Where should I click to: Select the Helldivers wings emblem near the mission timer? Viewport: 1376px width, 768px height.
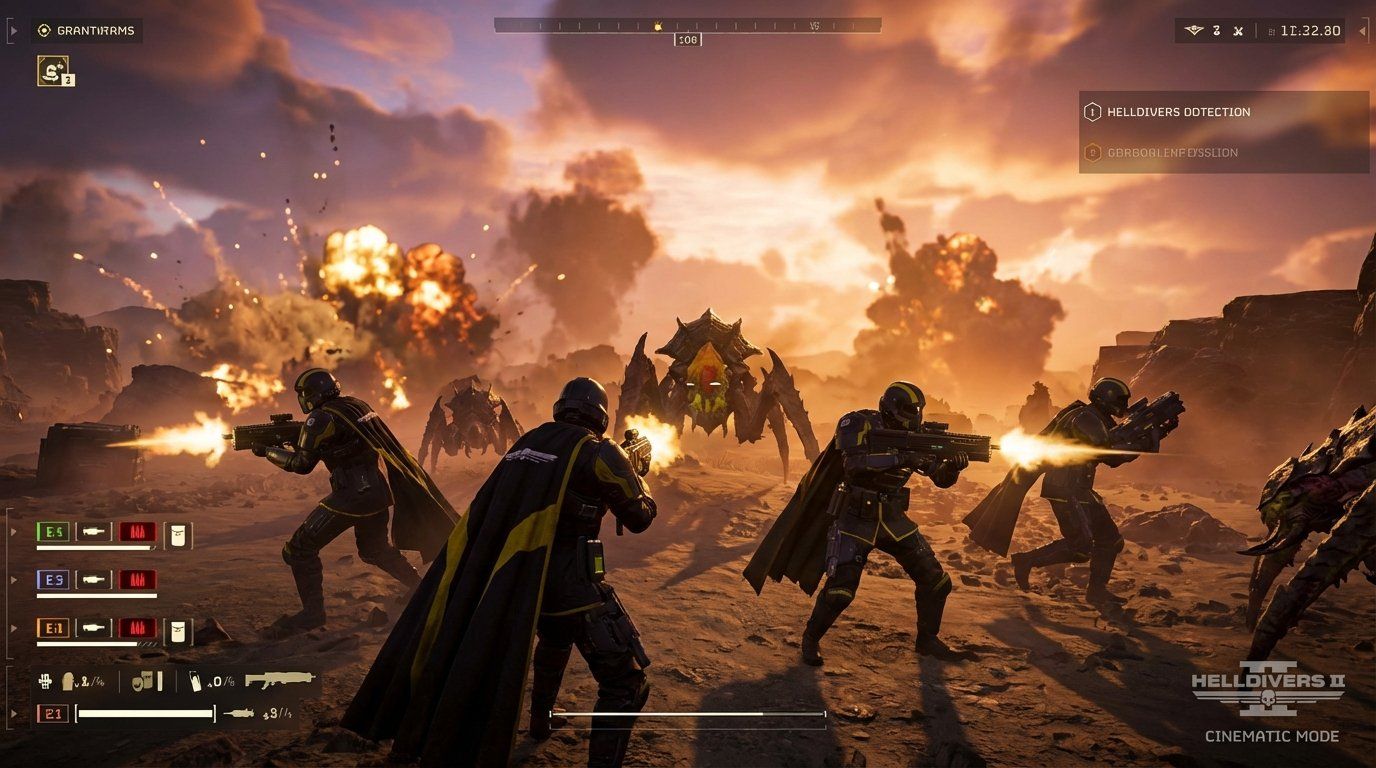[1194, 30]
